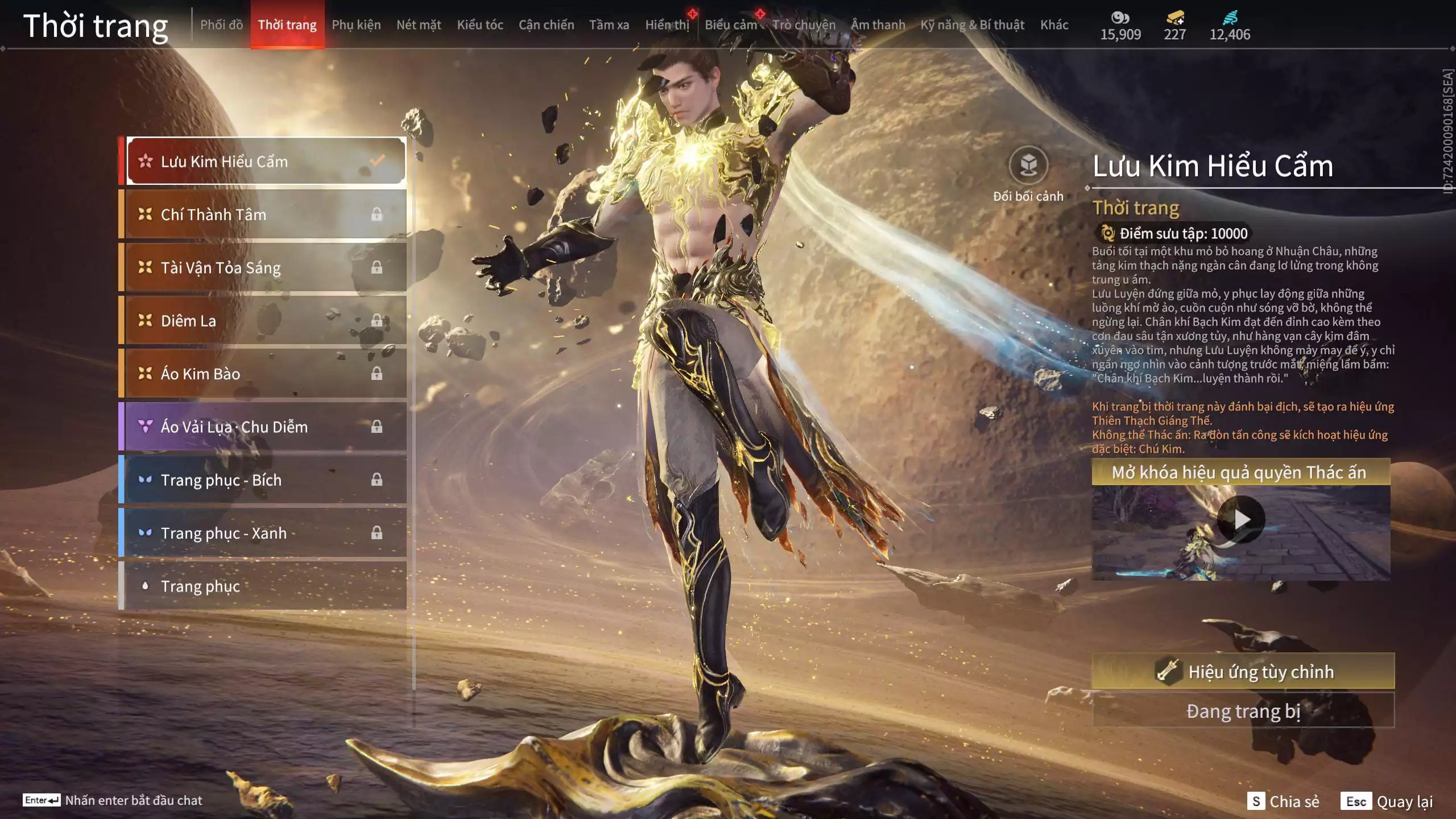This screenshot has width=1456, height=819.
Task: Open the Cận chiến tab
Action: 546,25
